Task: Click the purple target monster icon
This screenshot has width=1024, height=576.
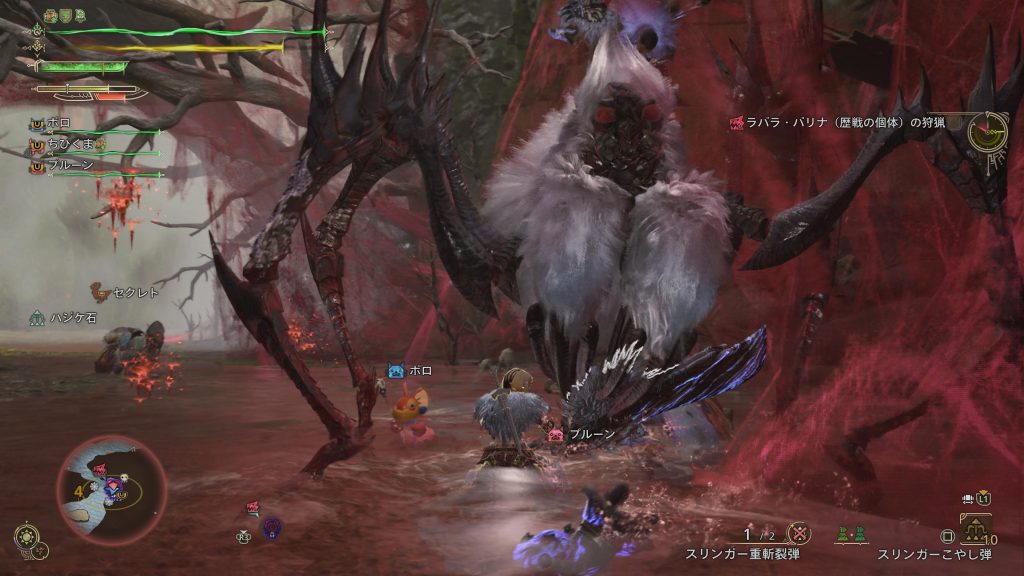Action: click(271, 527)
